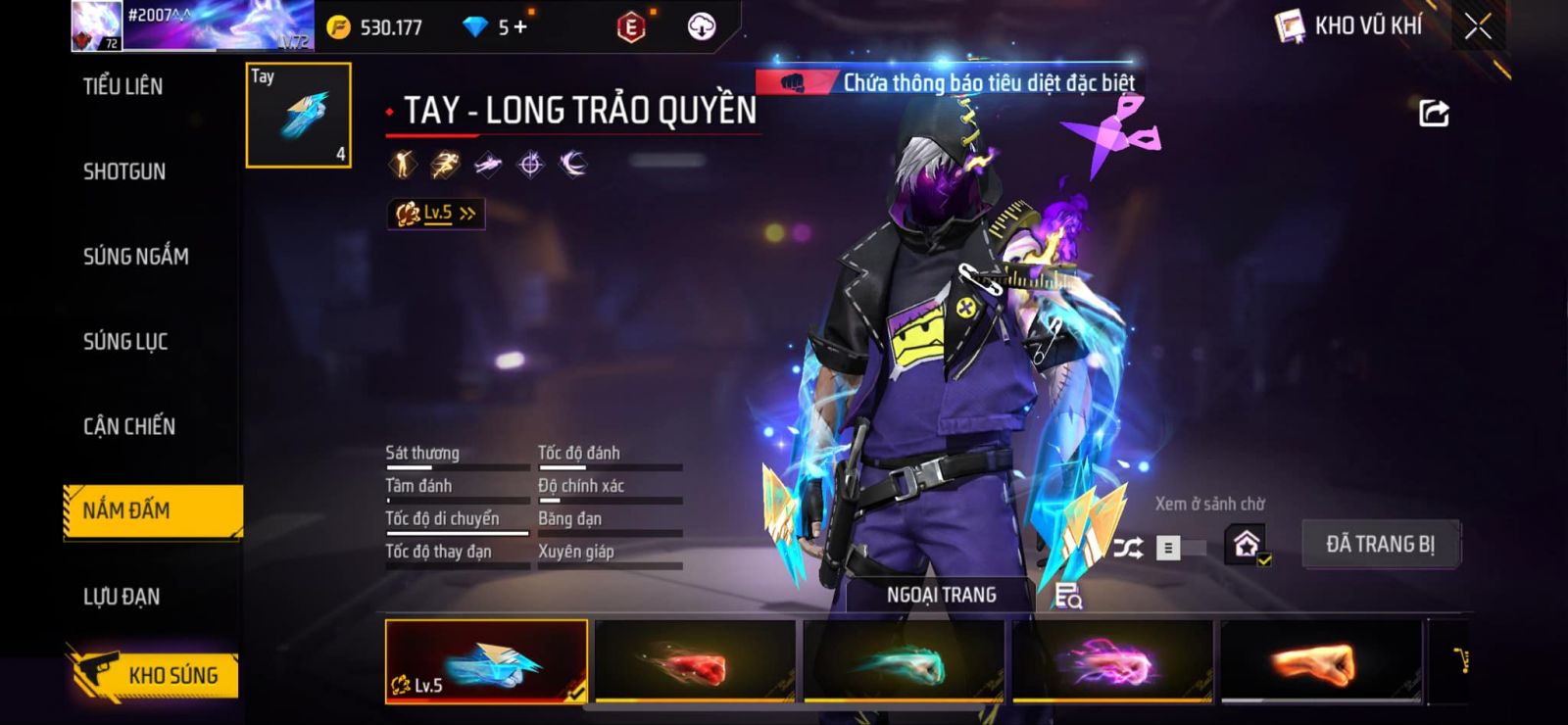The image size is (1568, 725).
Task: Select the red flaming fist skin
Action: [695, 661]
